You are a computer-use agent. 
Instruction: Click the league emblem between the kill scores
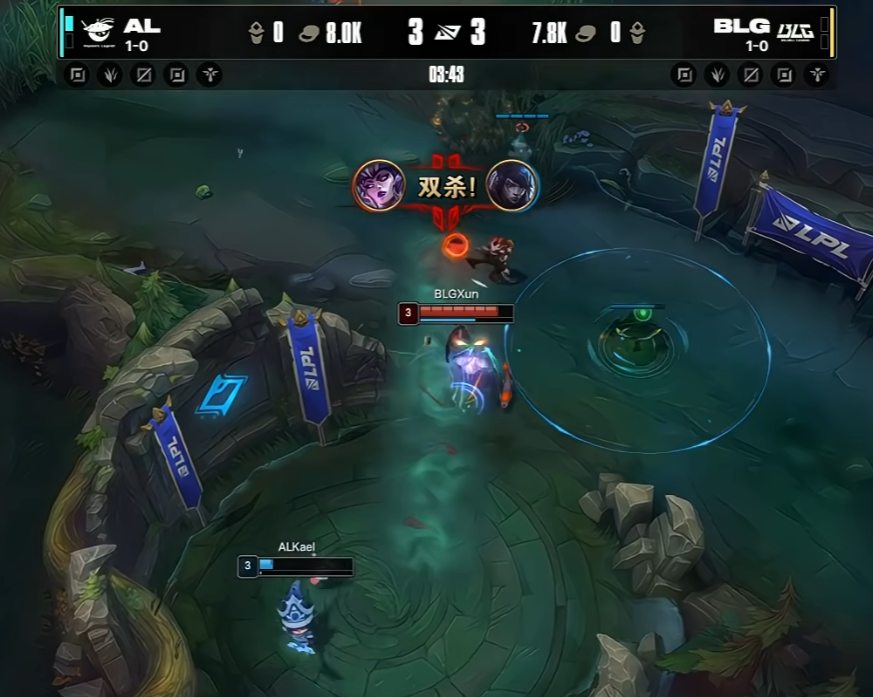coord(446,33)
